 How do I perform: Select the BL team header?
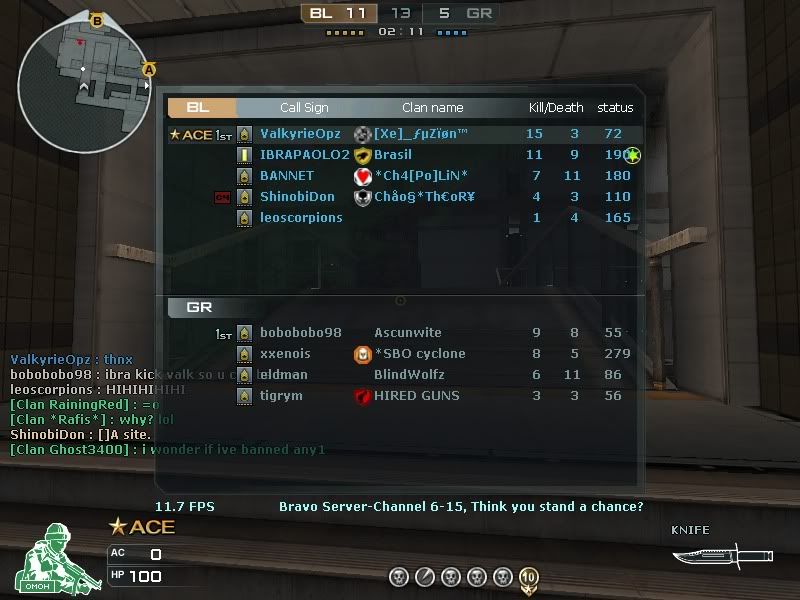coord(200,107)
